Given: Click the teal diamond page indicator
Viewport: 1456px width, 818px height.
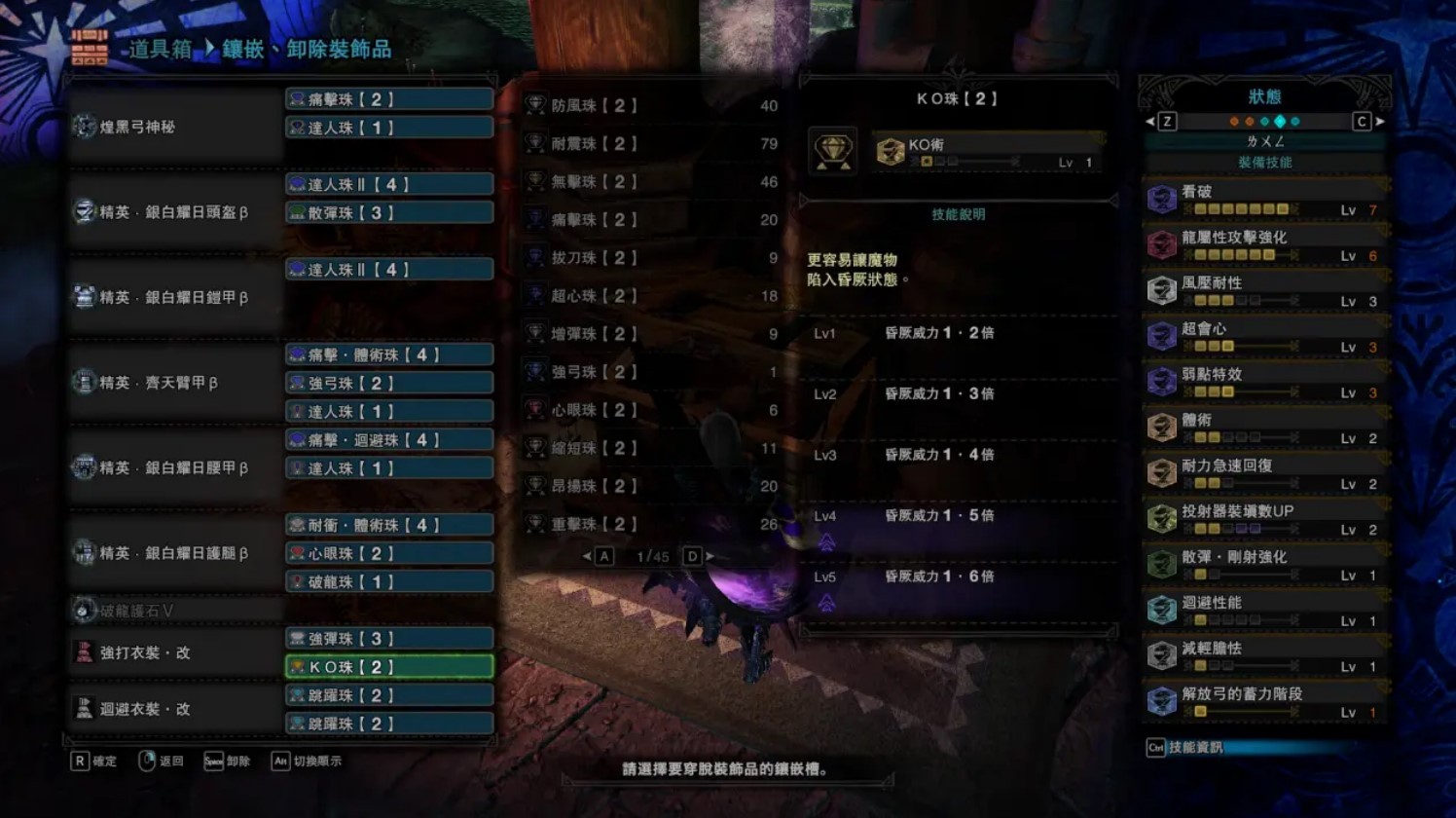Looking at the screenshot, I should pyautogui.click(x=1281, y=122).
